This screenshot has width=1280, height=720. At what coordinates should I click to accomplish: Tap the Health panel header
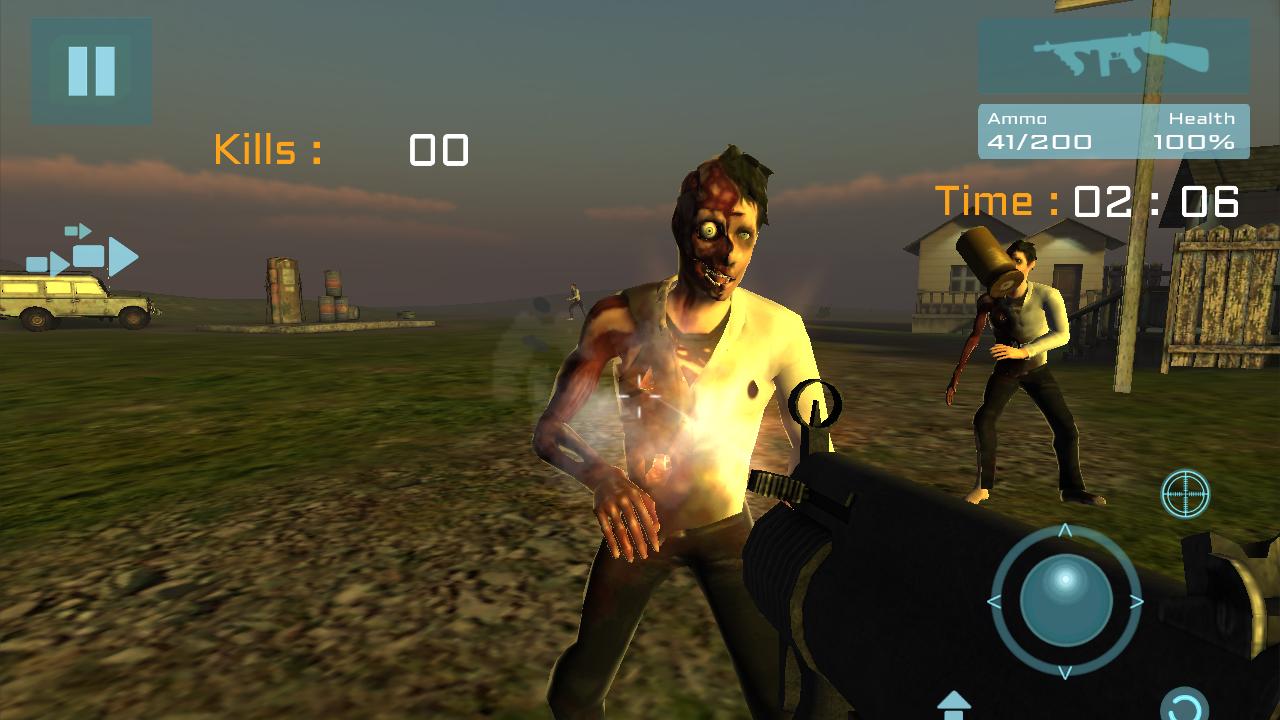[x=1203, y=117]
